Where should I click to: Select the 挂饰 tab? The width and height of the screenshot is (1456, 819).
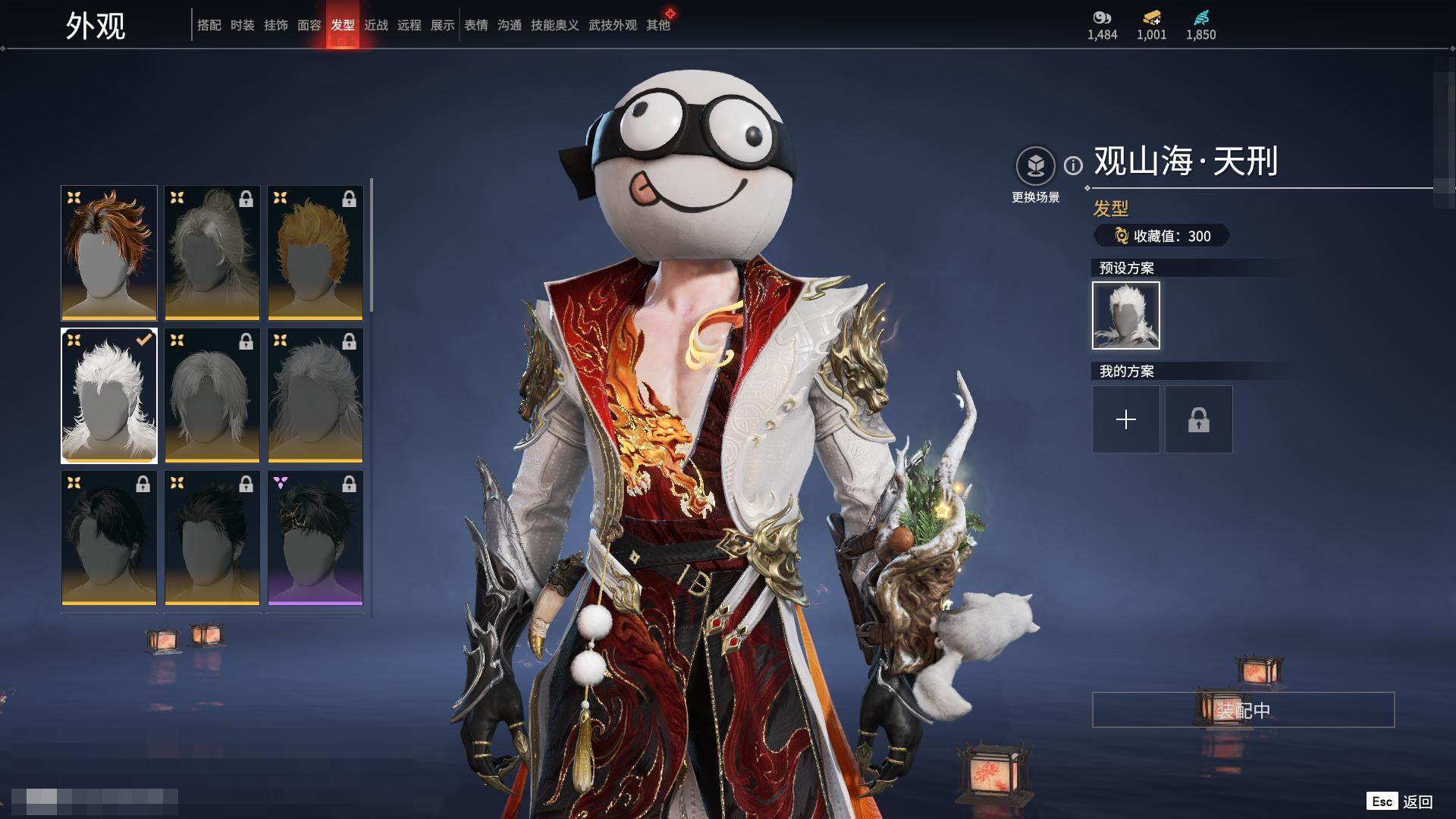275,25
